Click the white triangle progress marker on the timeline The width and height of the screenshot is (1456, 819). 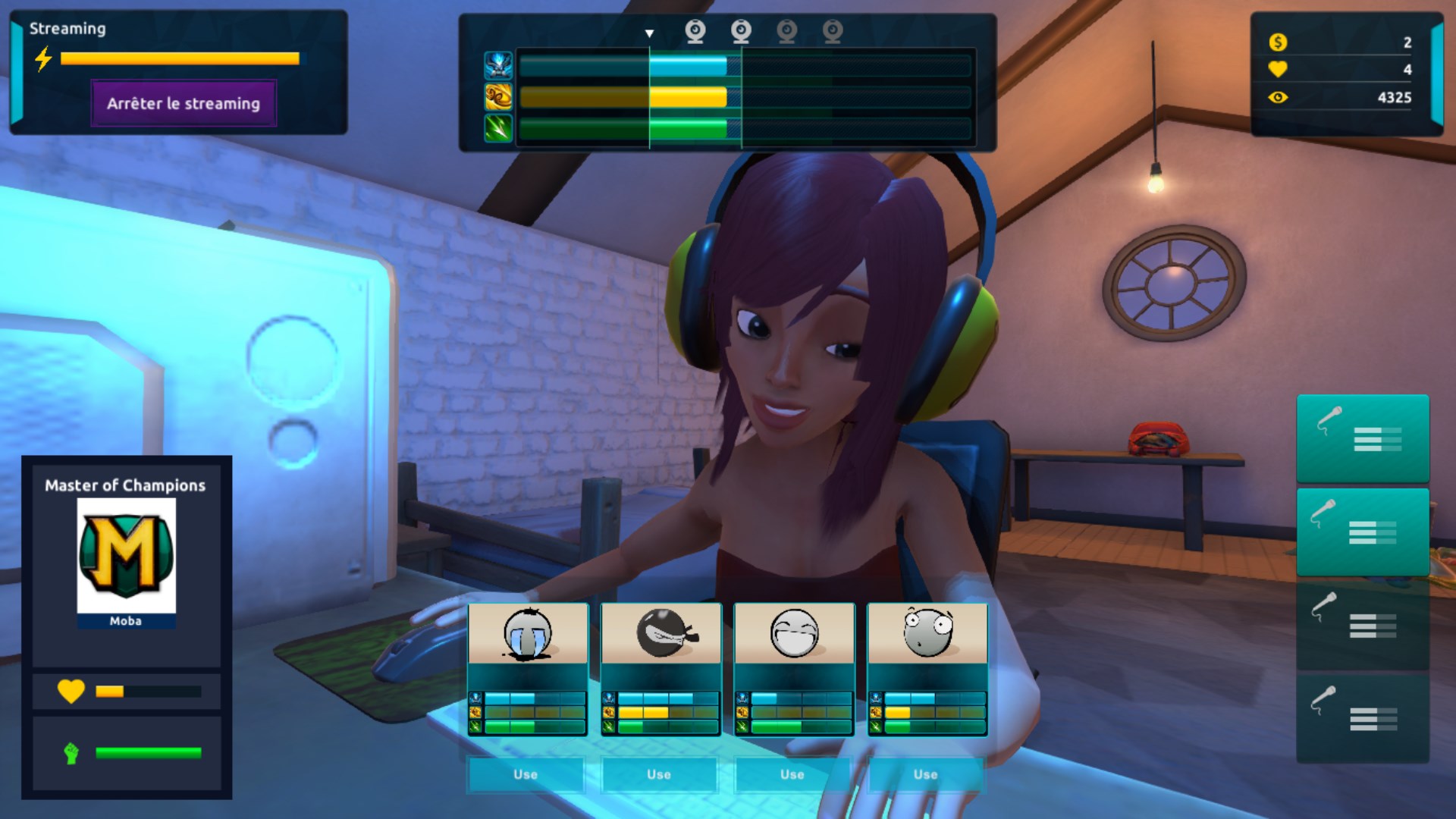click(650, 33)
